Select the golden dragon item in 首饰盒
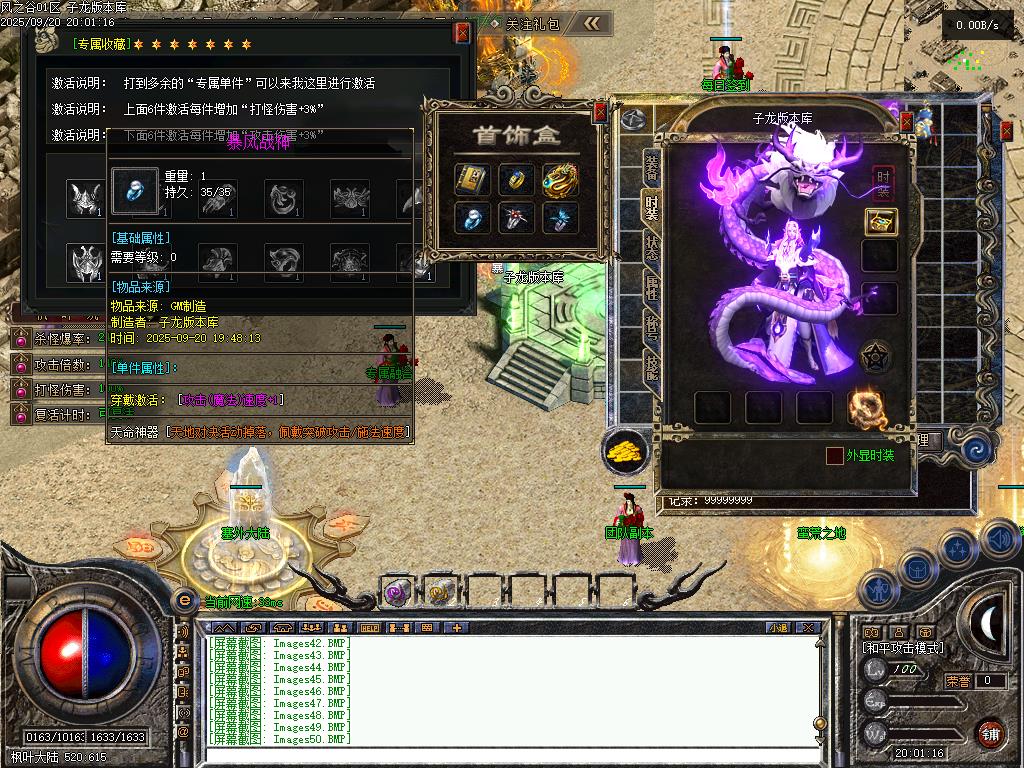 point(561,179)
